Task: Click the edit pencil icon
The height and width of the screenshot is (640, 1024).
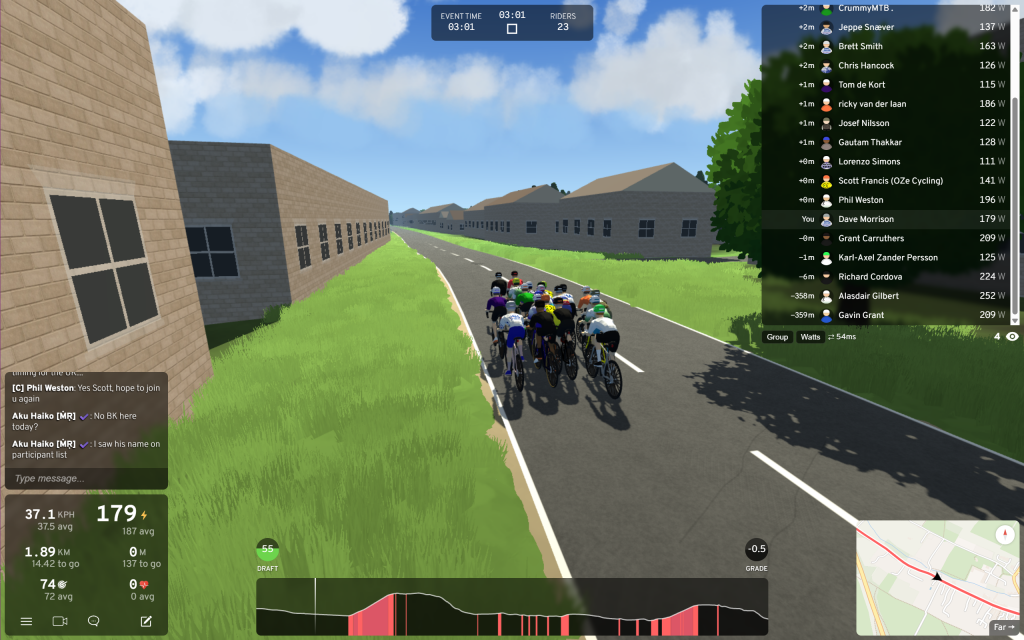Action: click(x=146, y=621)
